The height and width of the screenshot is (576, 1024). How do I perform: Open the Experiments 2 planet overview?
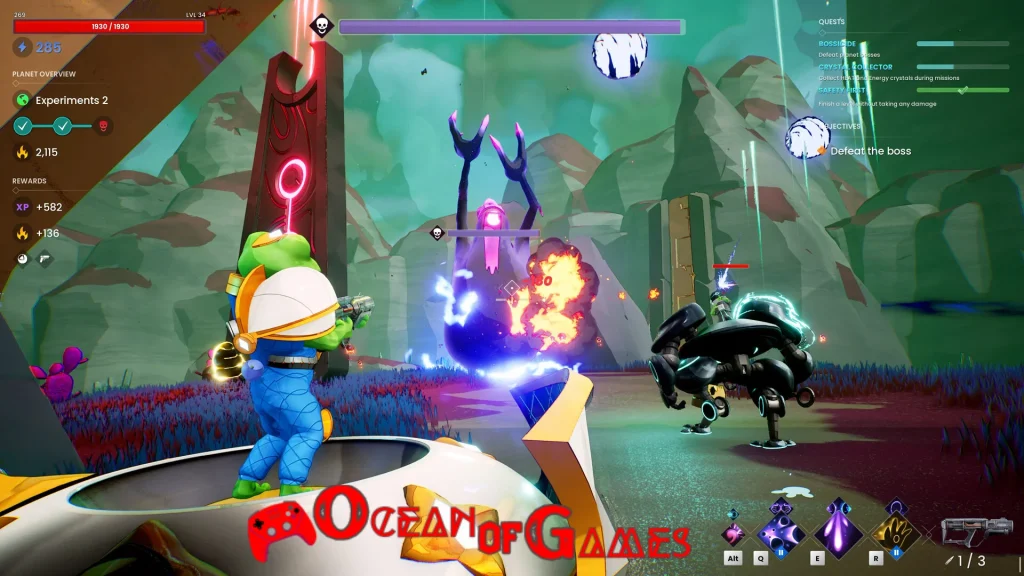coord(70,100)
